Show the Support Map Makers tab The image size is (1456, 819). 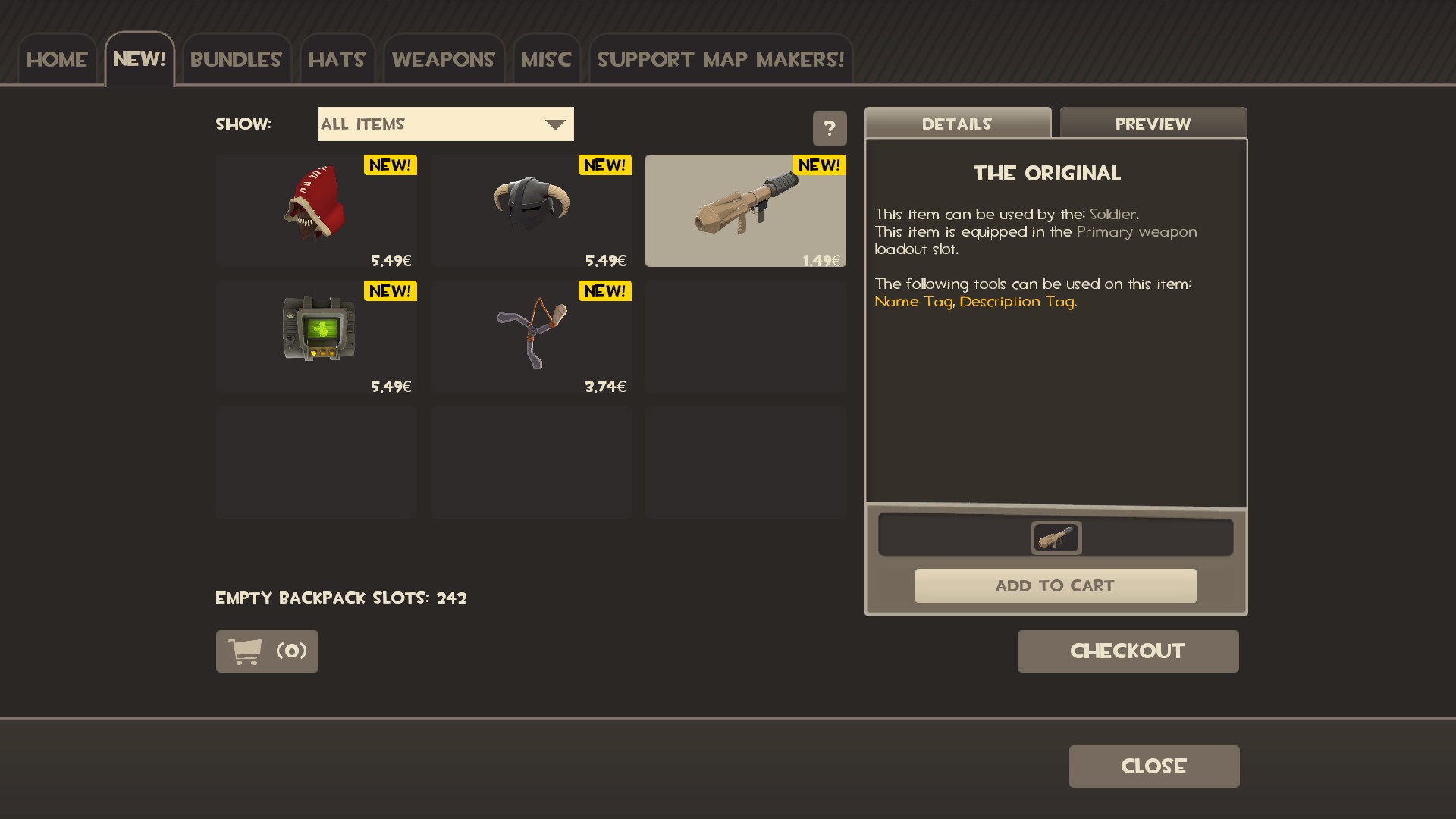click(x=720, y=59)
